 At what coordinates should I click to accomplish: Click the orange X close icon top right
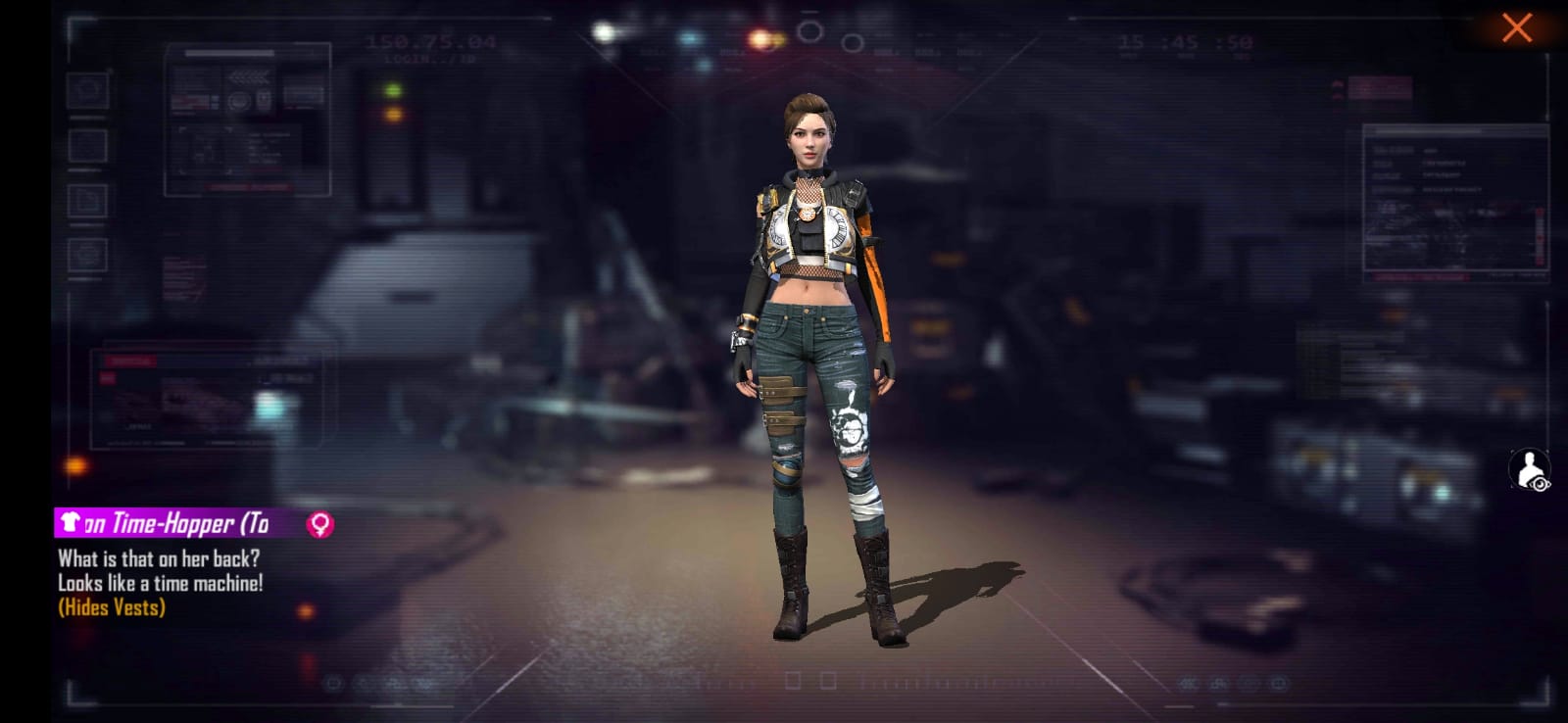[1517, 26]
